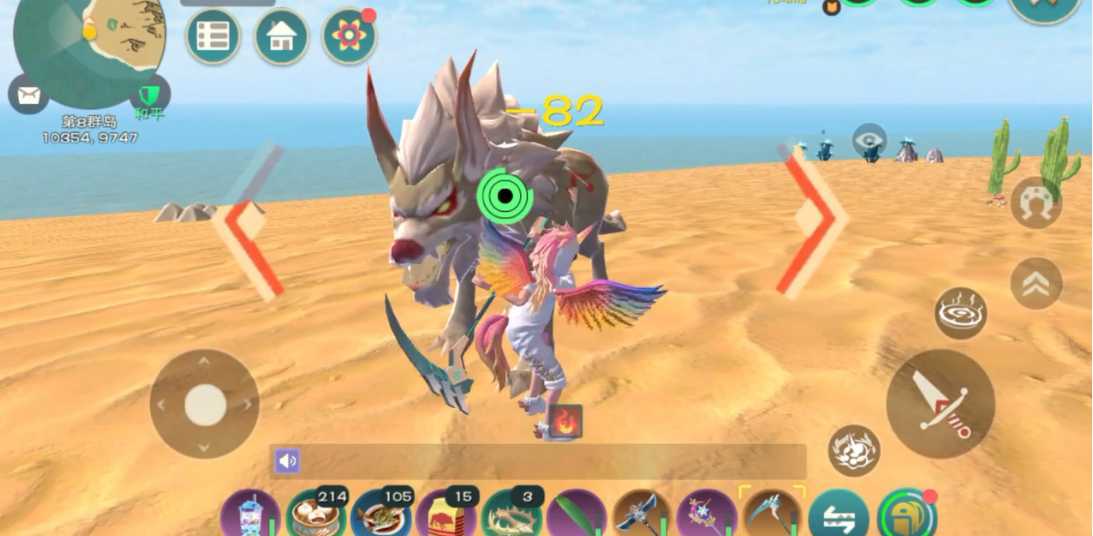The height and width of the screenshot is (536, 1093).
Task: Select the dumpling steamer slot with 214
Action: point(315,515)
